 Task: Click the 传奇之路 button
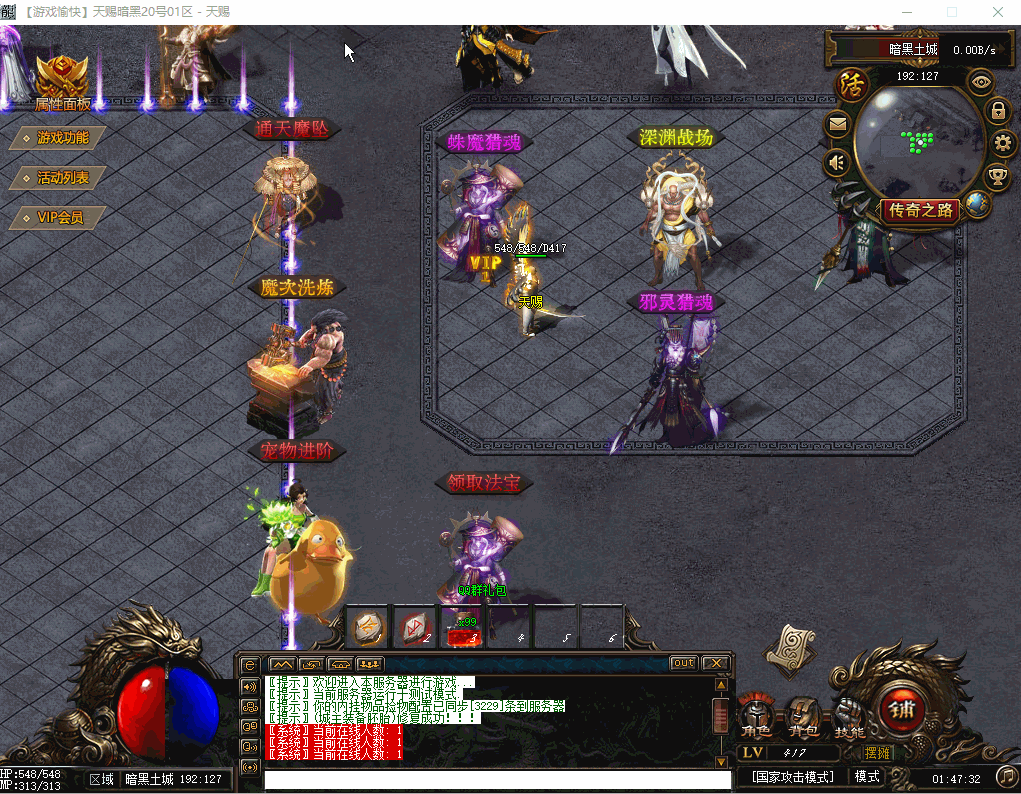pyautogui.click(x=921, y=210)
